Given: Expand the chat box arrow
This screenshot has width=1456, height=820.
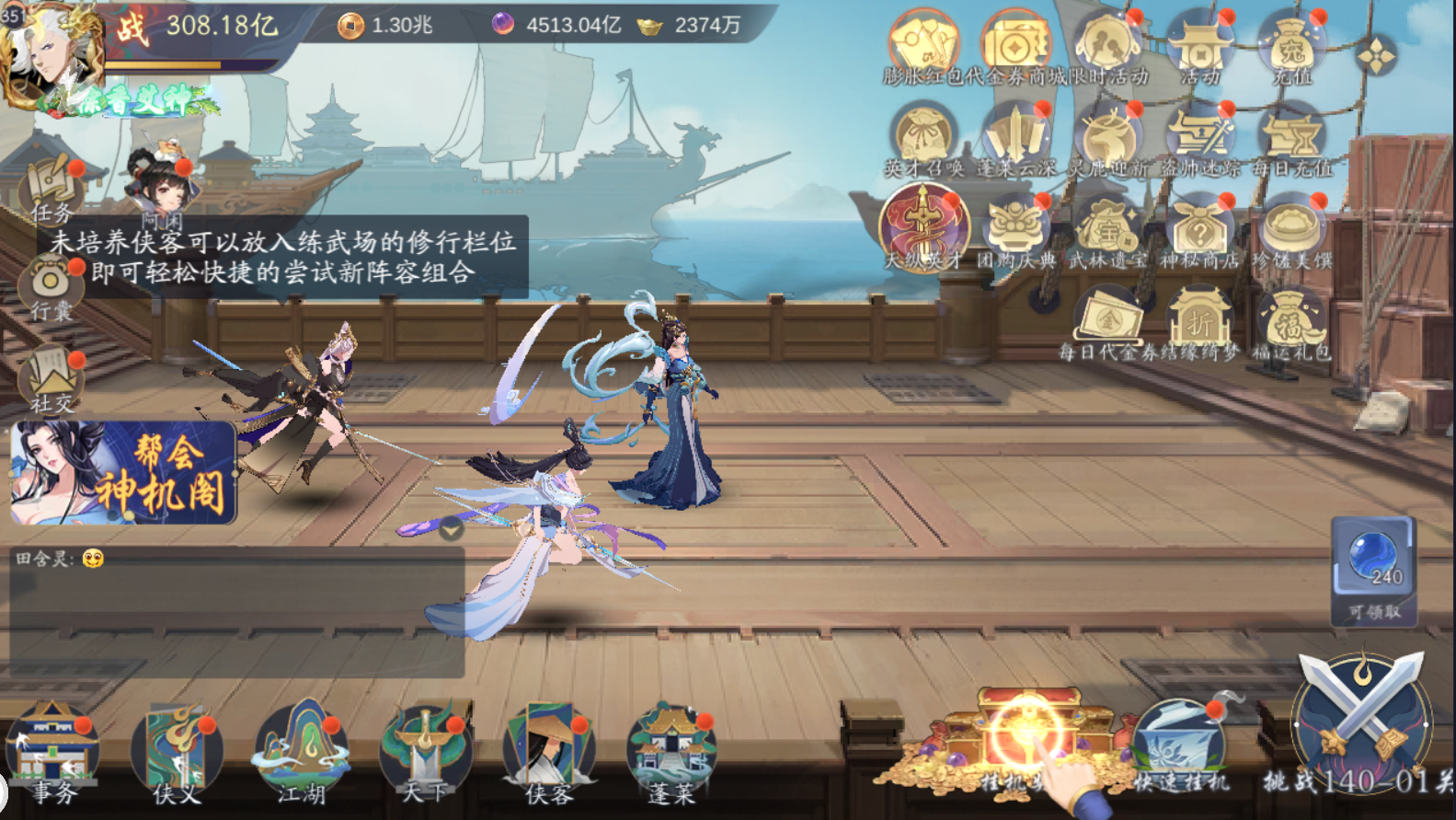Looking at the screenshot, I should pyautogui.click(x=451, y=529).
